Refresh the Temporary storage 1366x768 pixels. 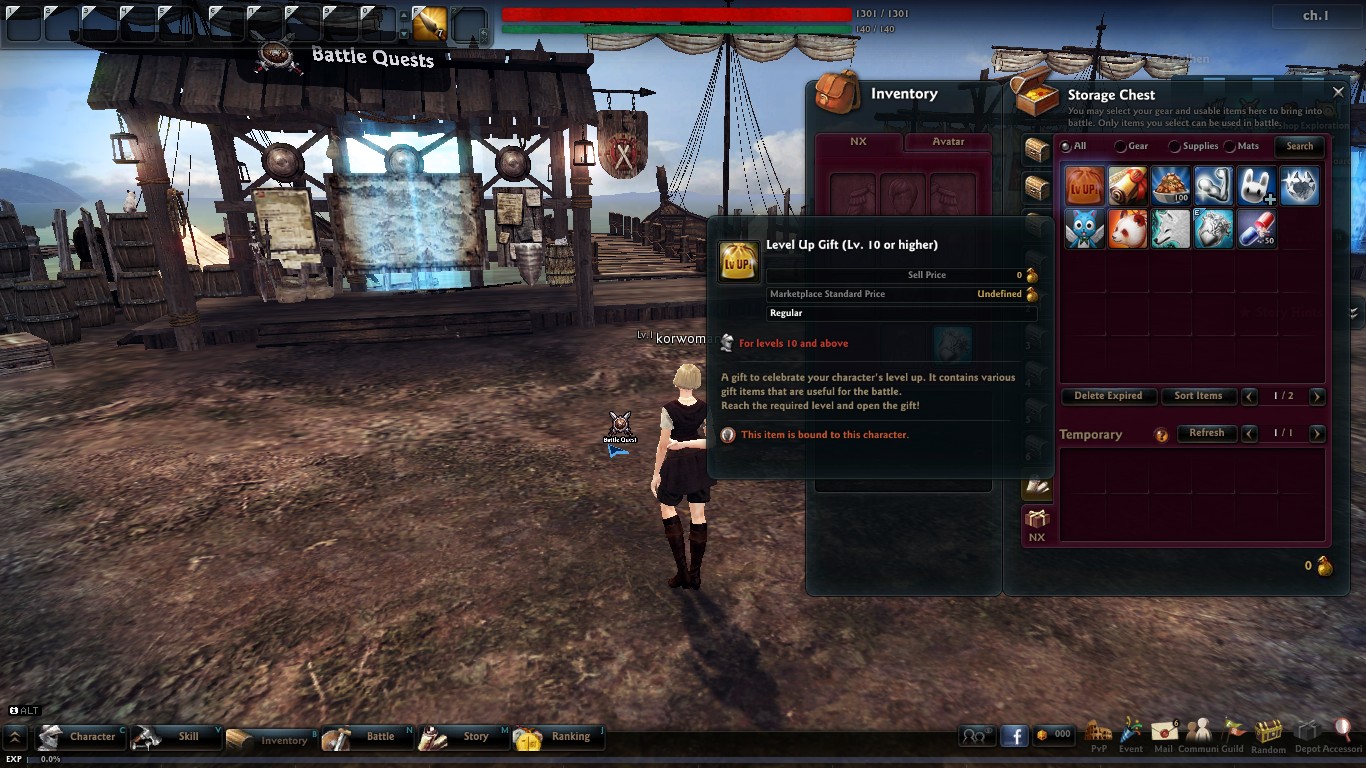(1206, 433)
